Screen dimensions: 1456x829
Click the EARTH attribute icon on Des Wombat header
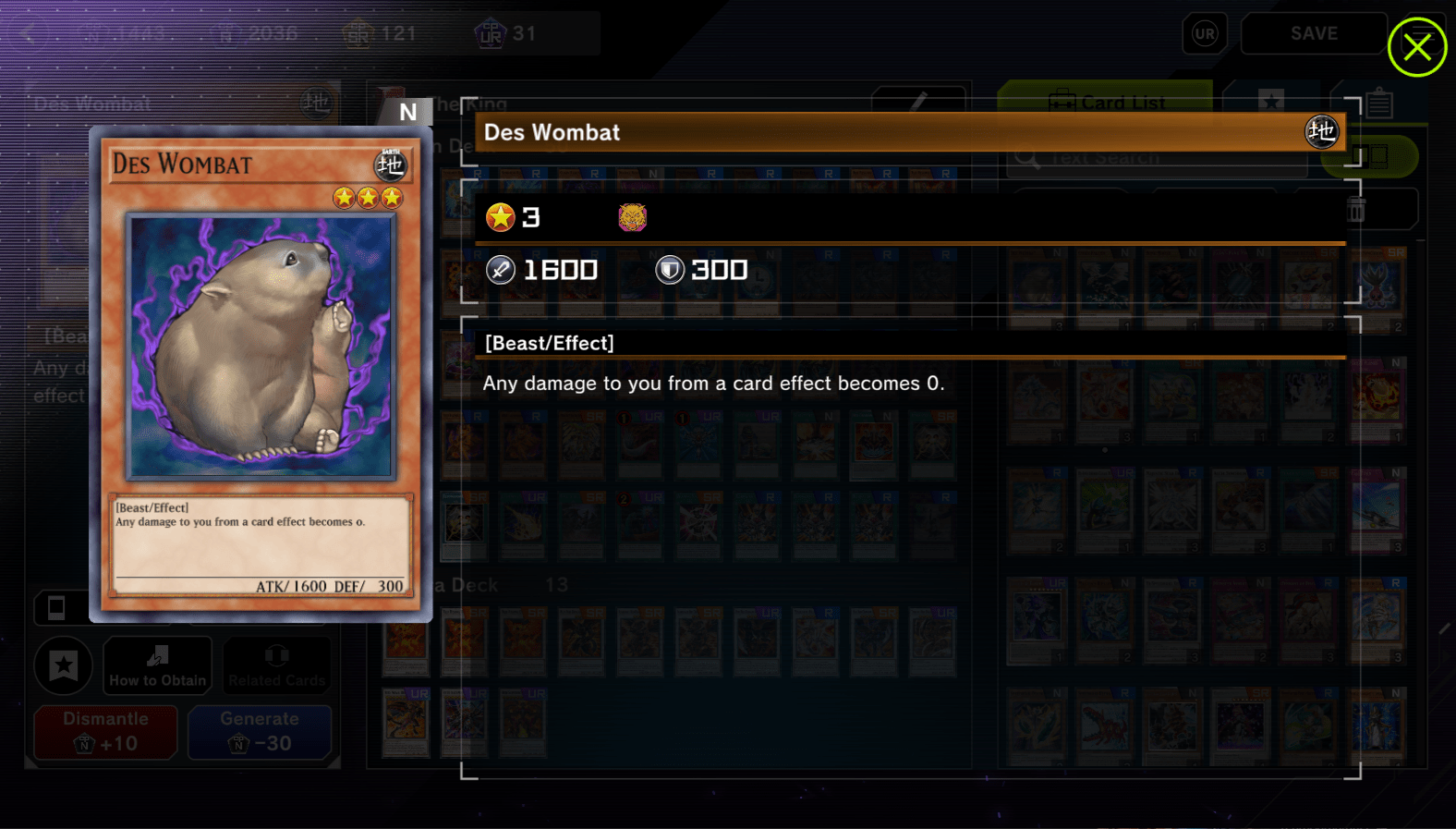tap(1322, 131)
